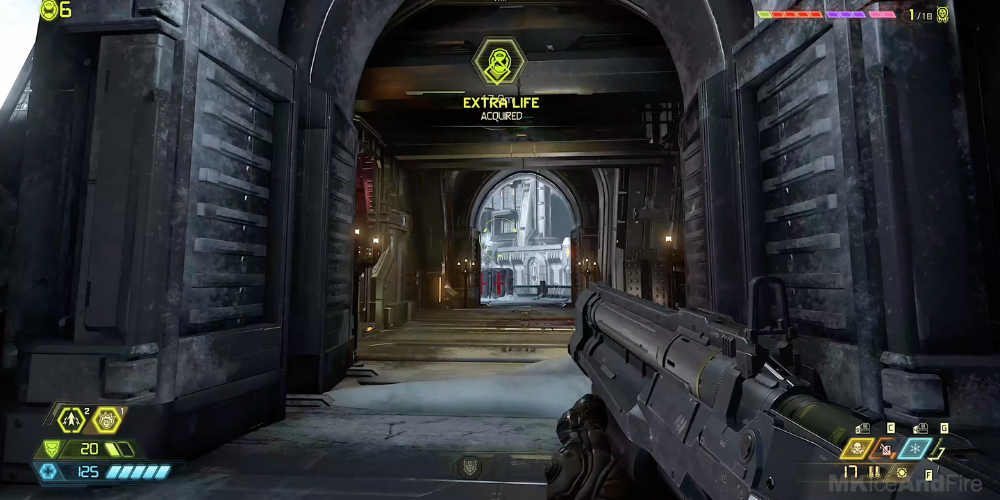1000x500 pixels.
Task: Select the orange frag grenade equipment slot
Action: [x=886, y=449]
